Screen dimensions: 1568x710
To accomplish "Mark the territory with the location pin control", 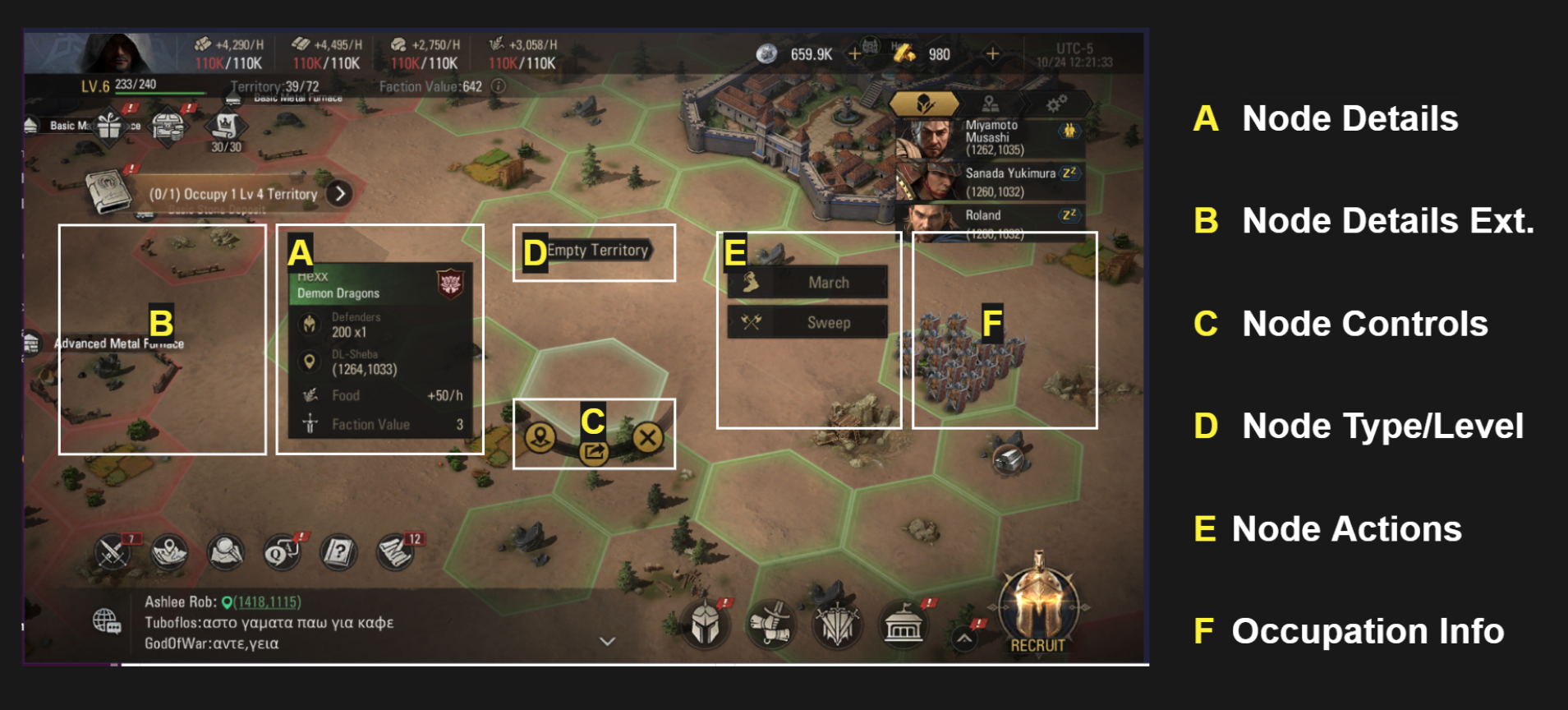I will 540,437.
